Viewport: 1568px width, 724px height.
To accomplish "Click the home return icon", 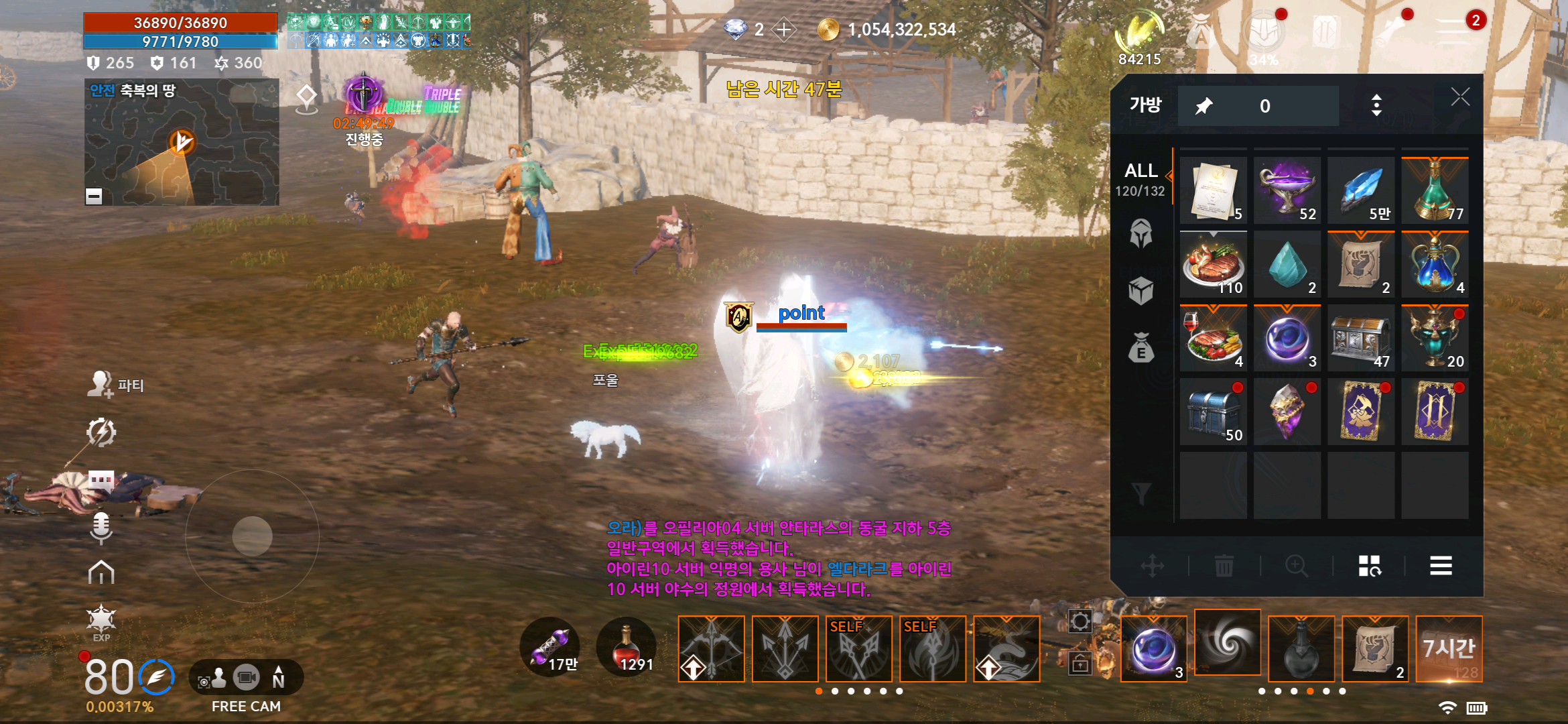I will click(x=101, y=573).
